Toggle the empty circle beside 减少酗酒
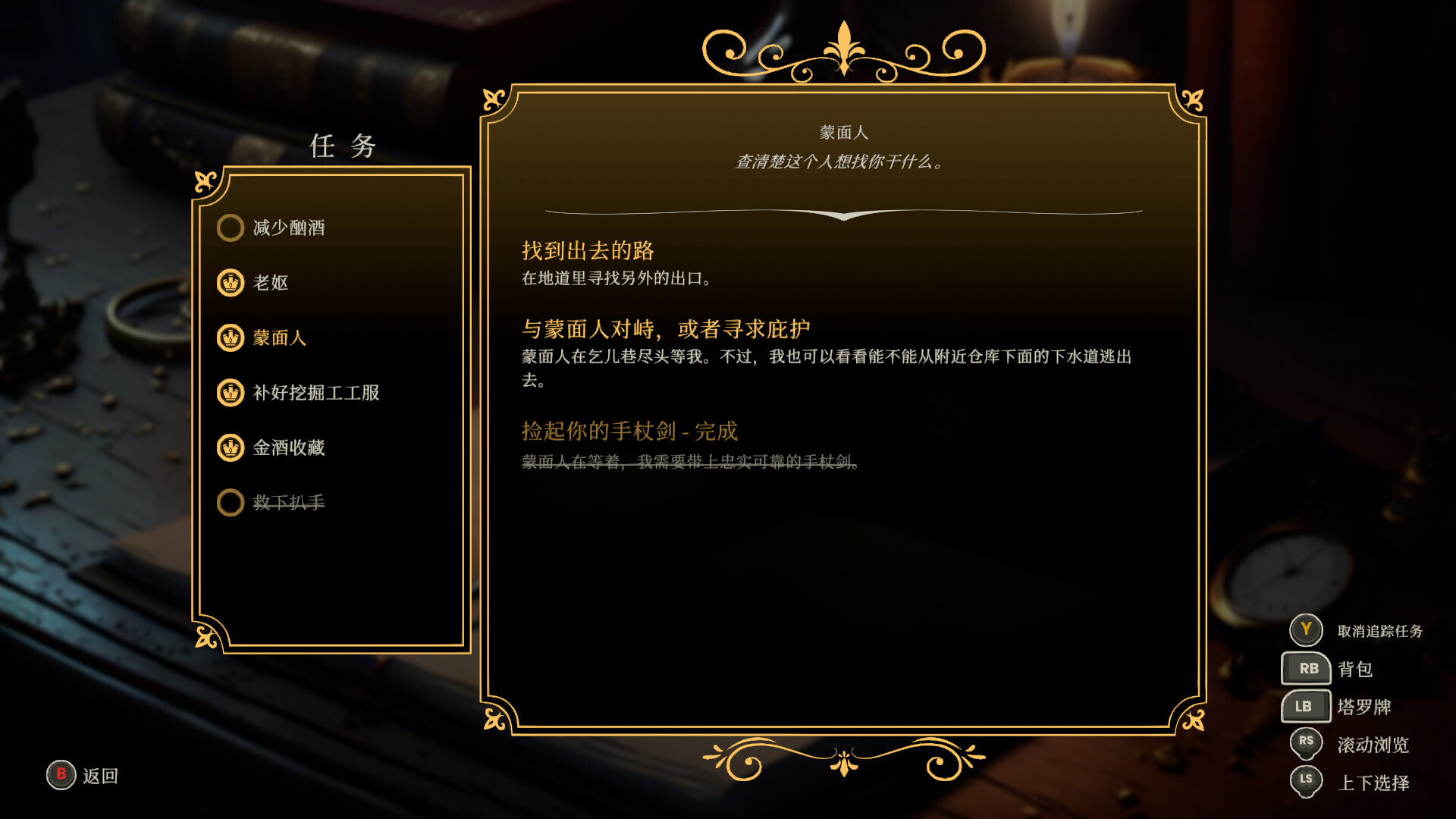The width and height of the screenshot is (1456, 819). [x=231, y=227]
